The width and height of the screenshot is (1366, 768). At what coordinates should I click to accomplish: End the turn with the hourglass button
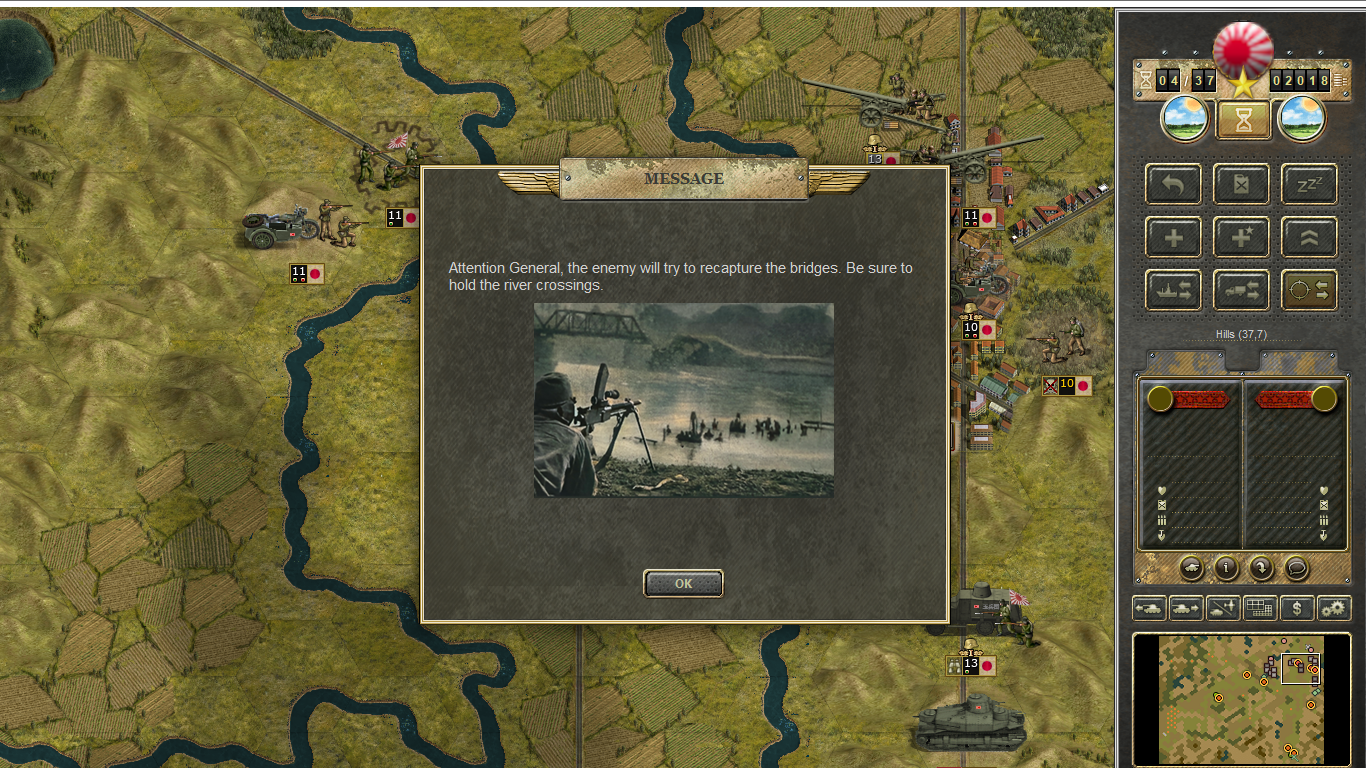pos(1243,120)
